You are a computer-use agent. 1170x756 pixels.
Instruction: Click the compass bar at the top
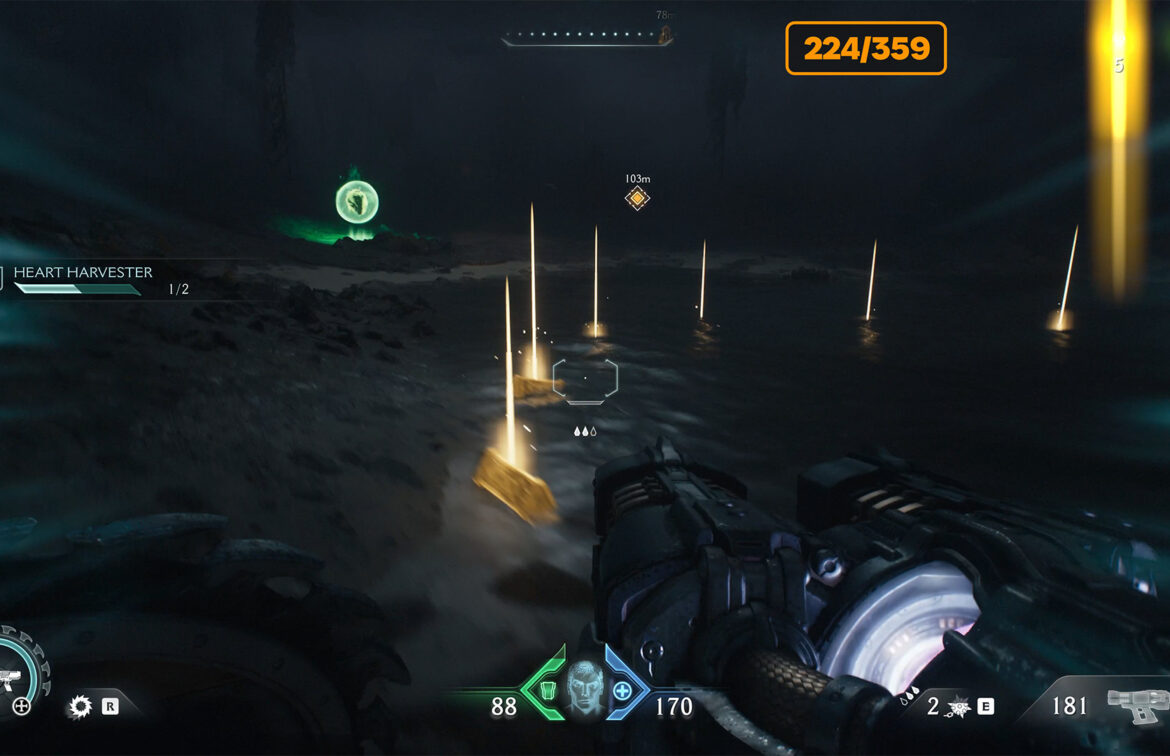[586, 38]
